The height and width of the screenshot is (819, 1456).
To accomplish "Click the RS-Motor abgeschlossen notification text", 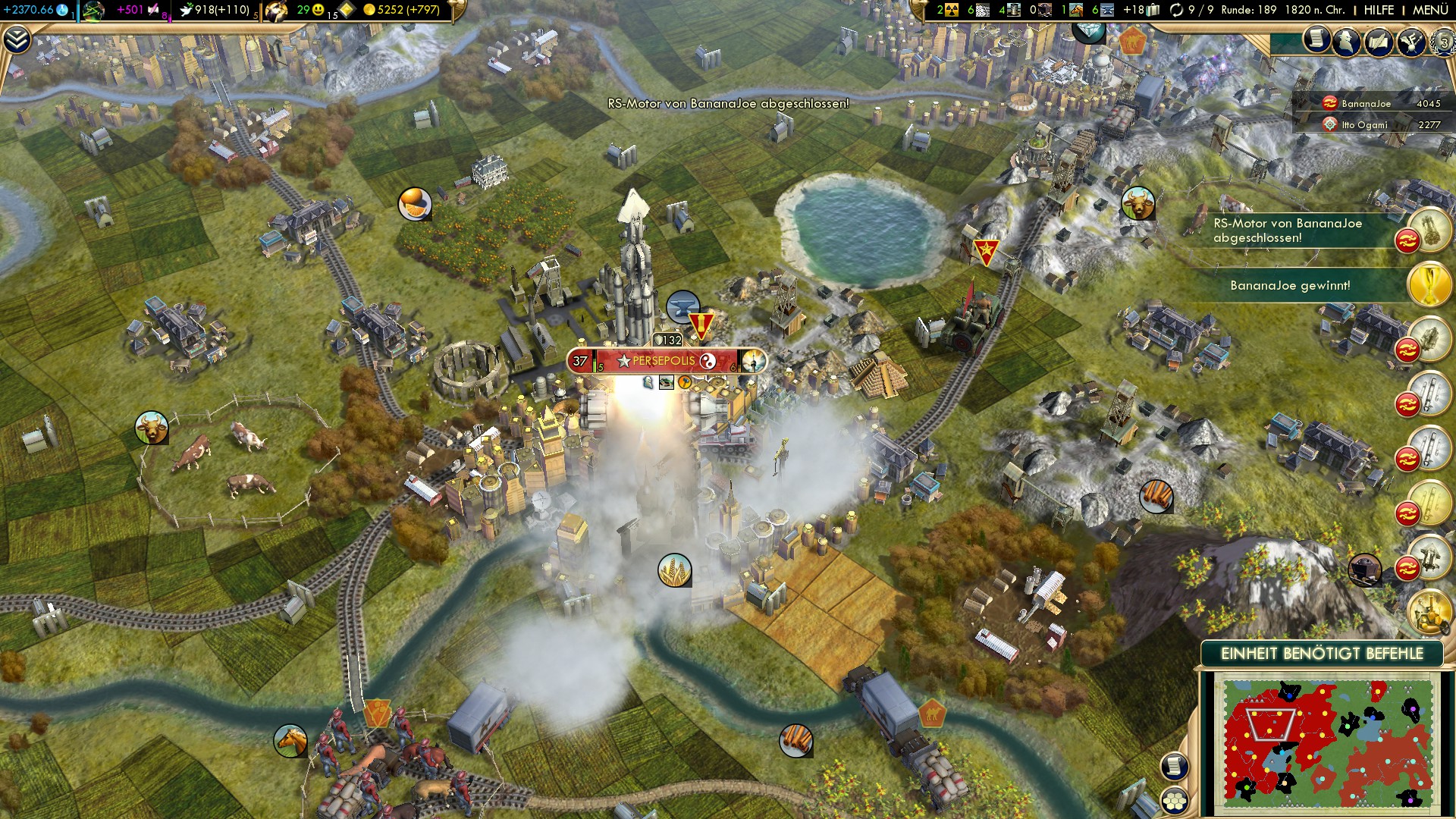I will coord(1287,231).
